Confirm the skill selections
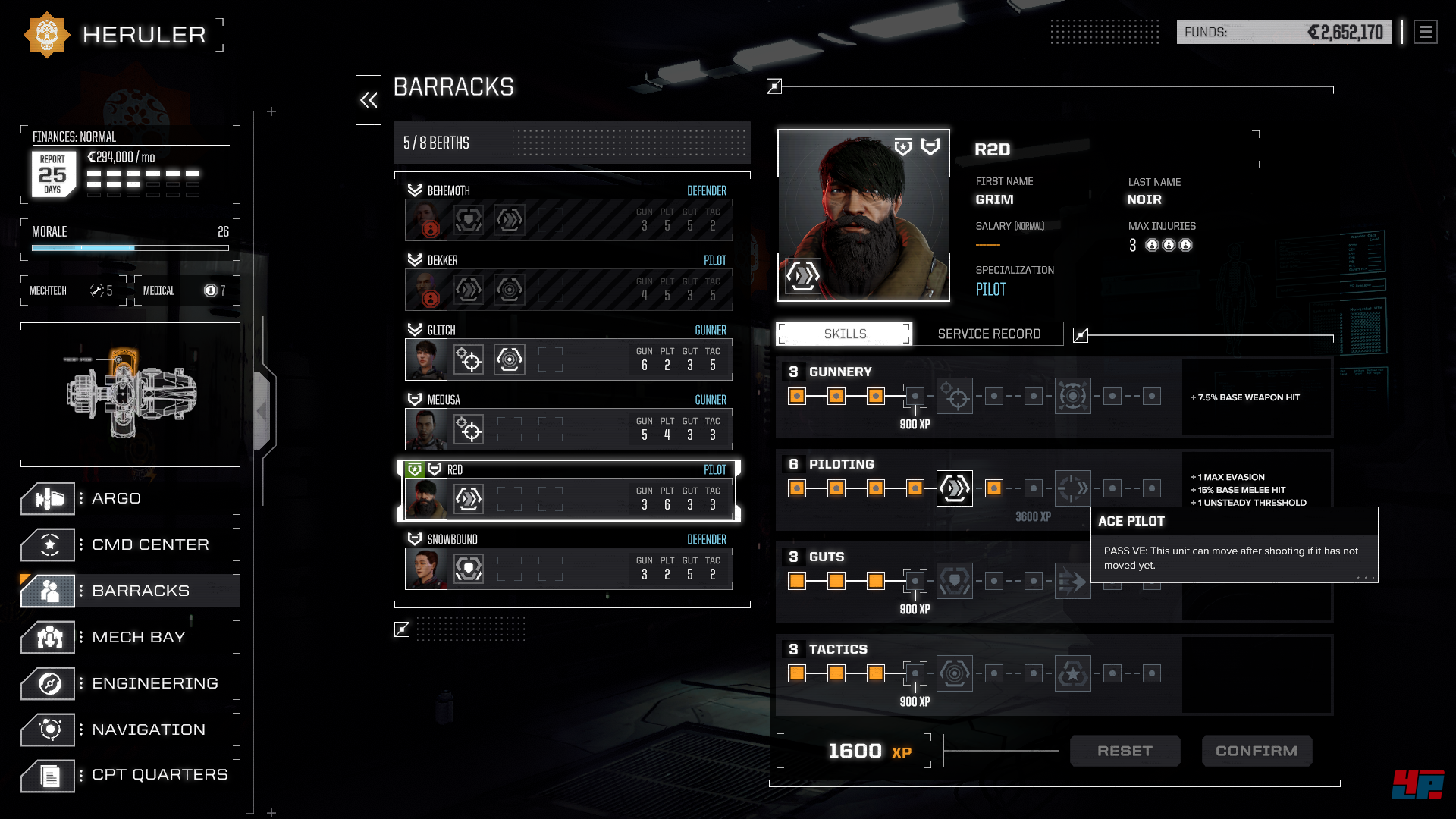This screenshot has height=819, width=1456. point(1257,751)
